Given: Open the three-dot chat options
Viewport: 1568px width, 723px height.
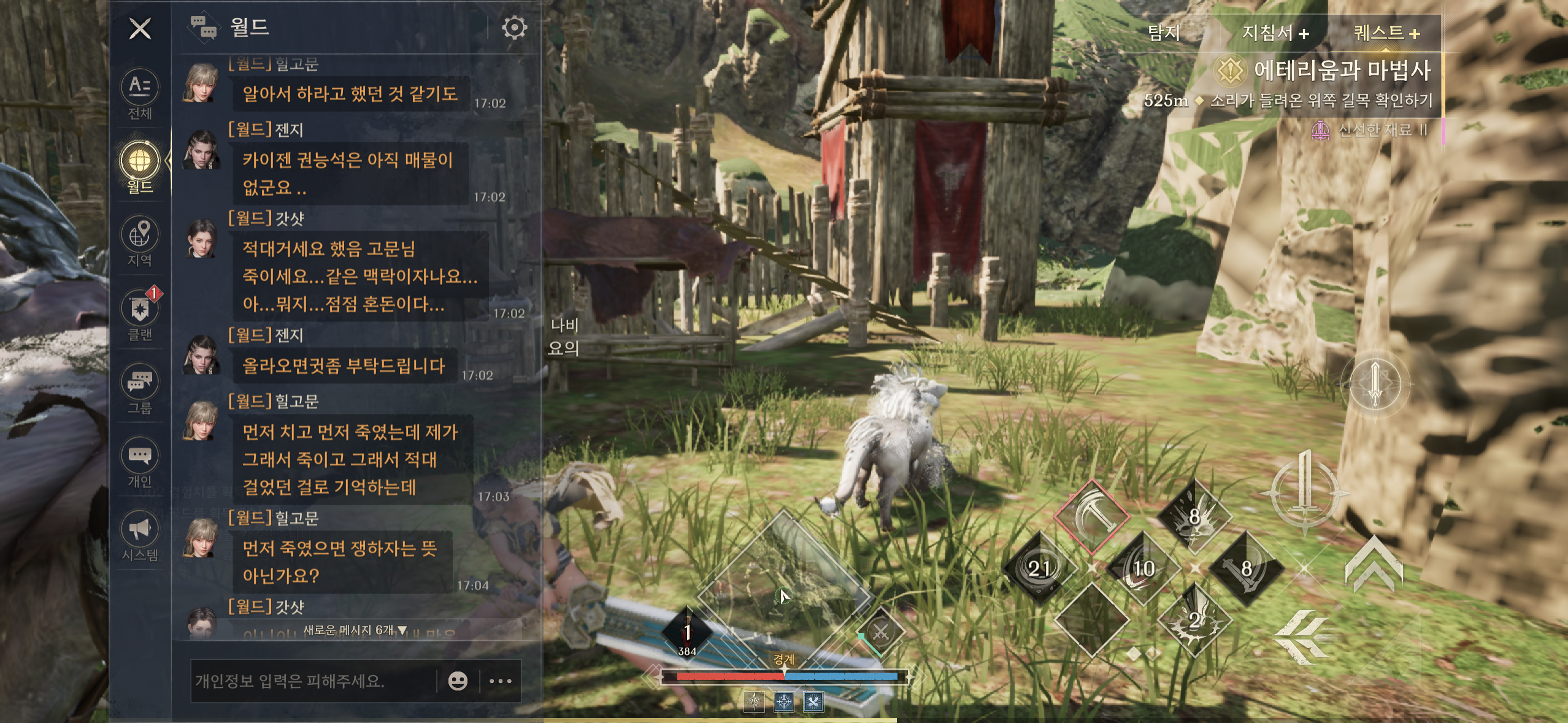Looking at the screenshot, I should pos(501,681).
